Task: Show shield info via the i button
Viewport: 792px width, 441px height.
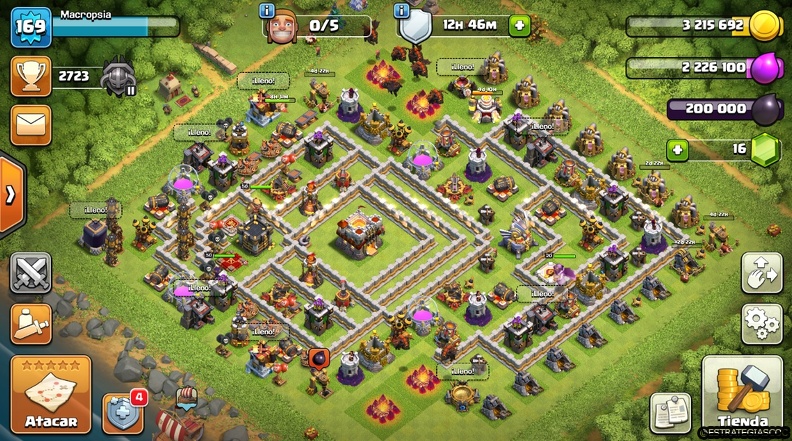Action: point(402,10)
